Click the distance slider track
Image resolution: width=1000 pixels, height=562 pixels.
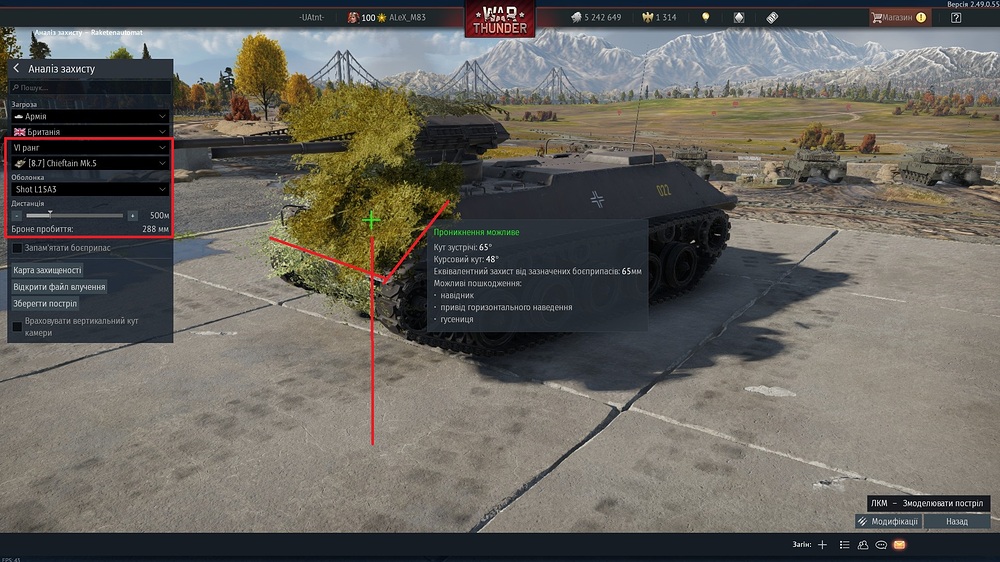tap(75, 215)
